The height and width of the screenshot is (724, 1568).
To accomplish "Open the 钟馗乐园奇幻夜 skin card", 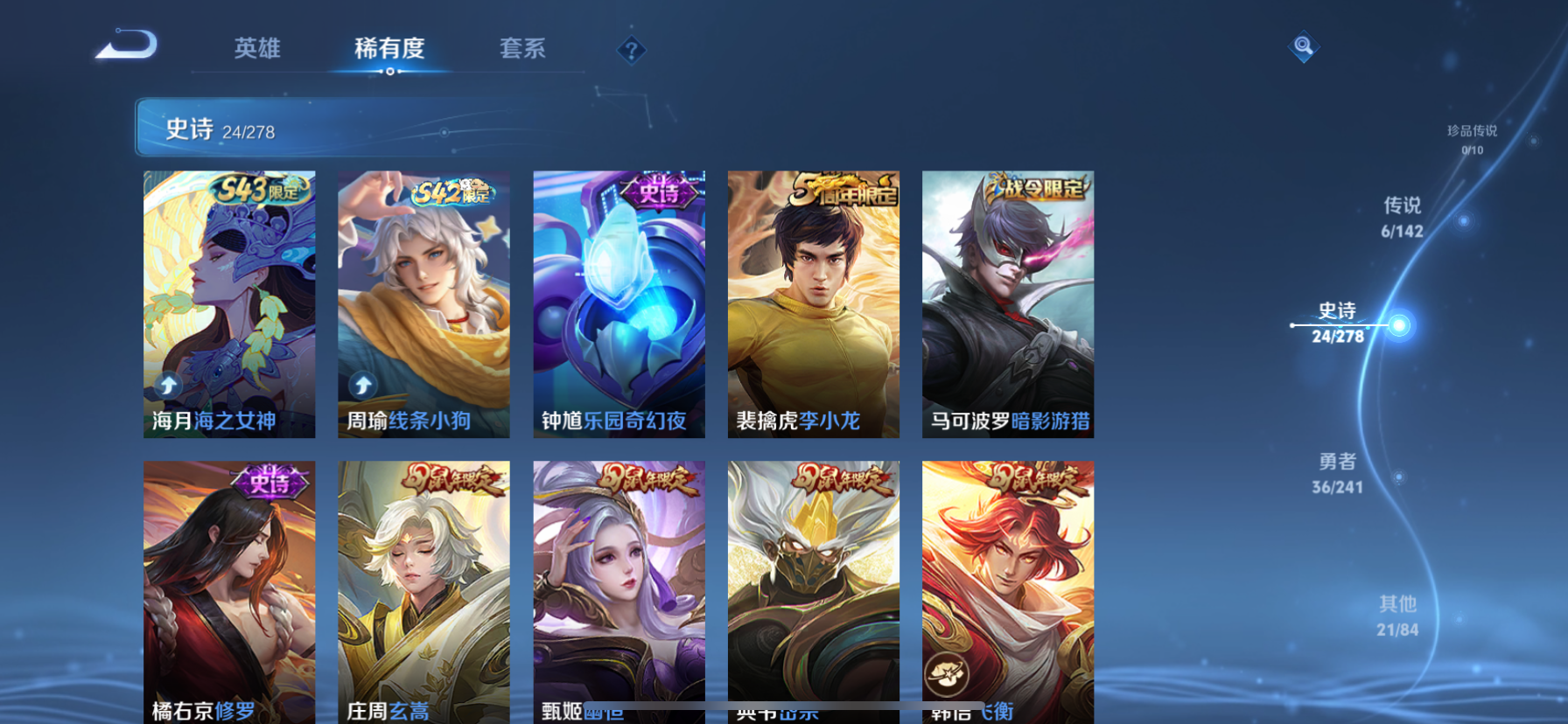I will tap(619, 303).
